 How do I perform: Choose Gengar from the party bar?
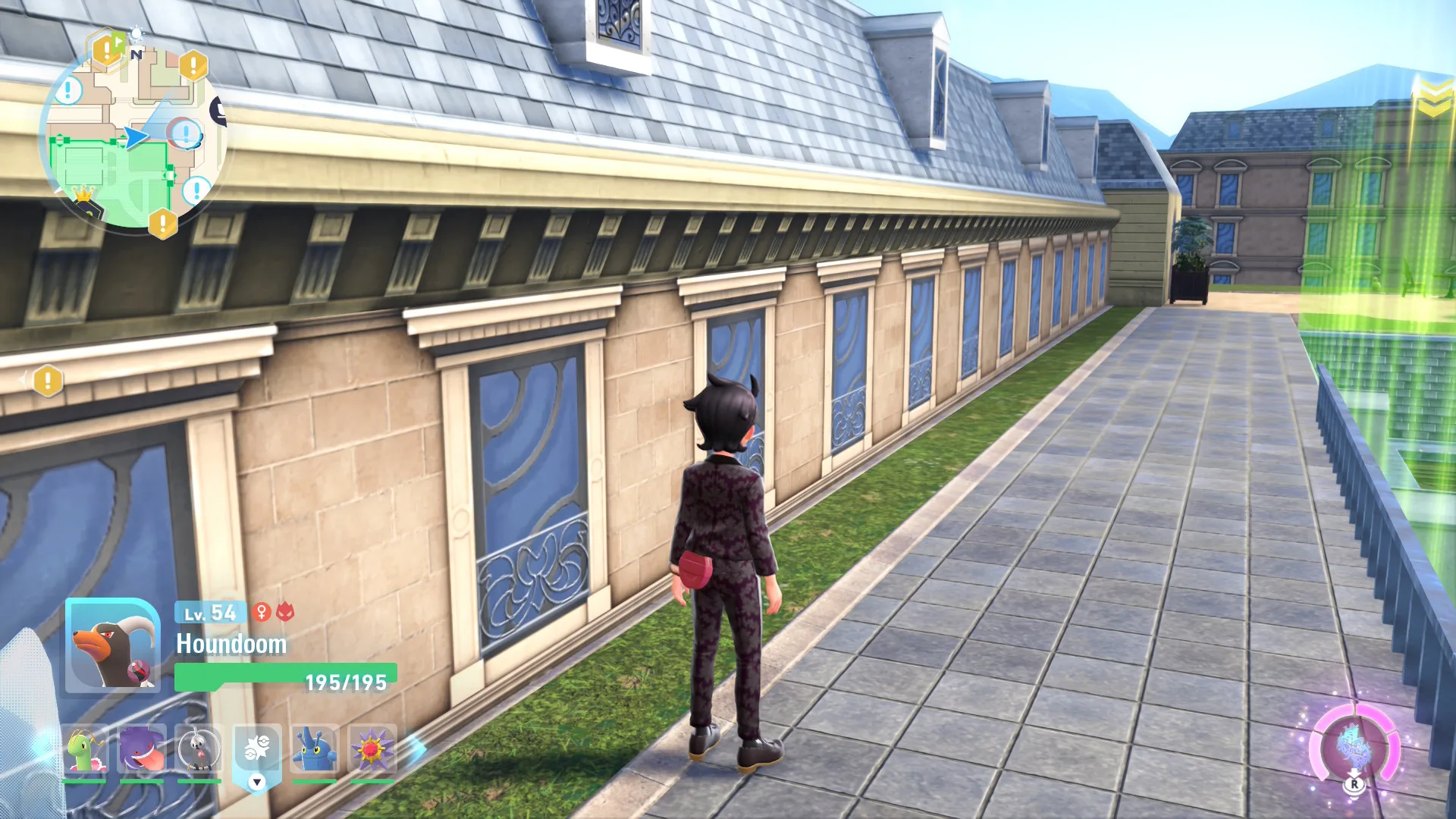pos(142,749)
